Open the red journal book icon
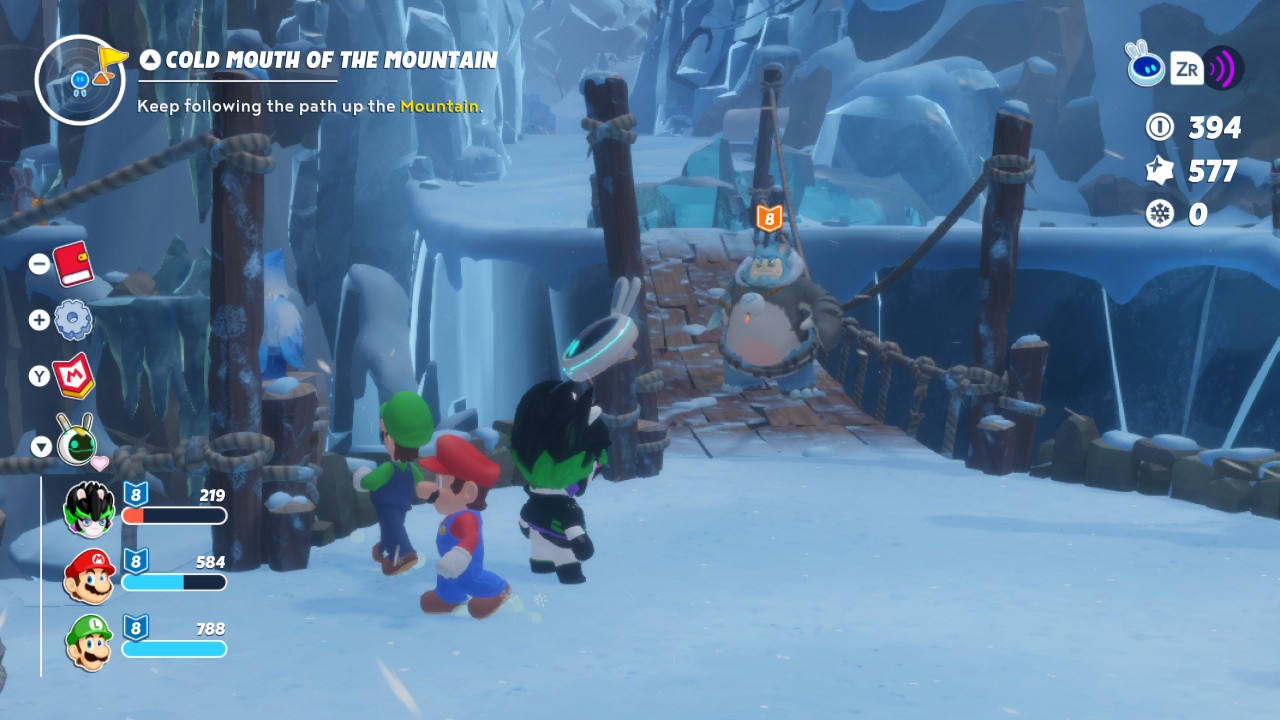 (72, 264)
